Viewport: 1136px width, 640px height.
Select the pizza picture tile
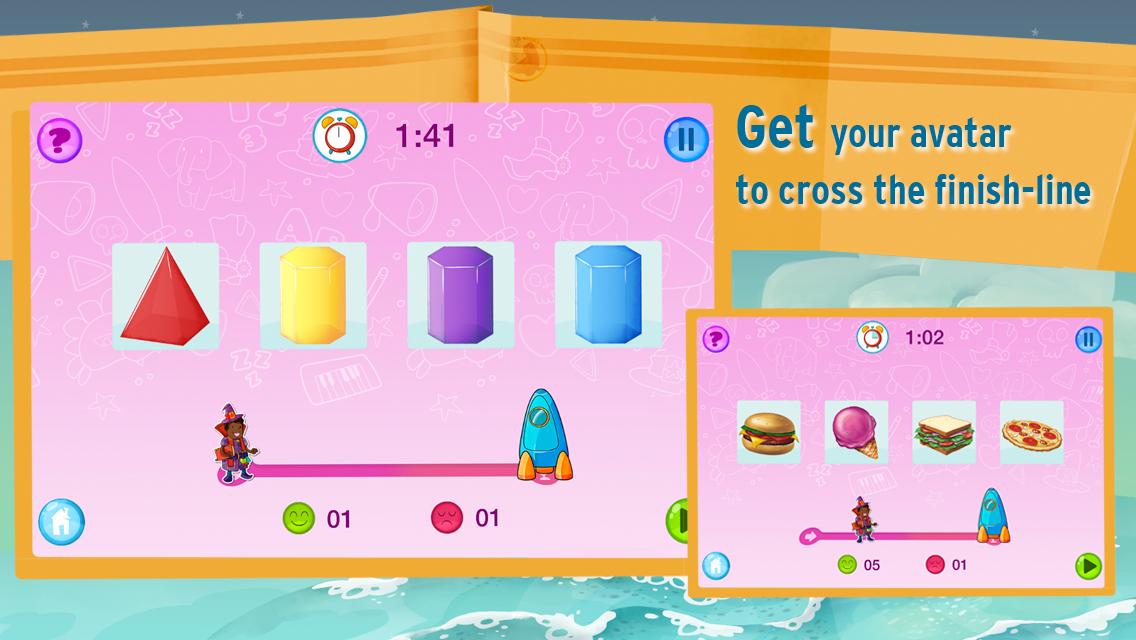tap(1031, 432)
